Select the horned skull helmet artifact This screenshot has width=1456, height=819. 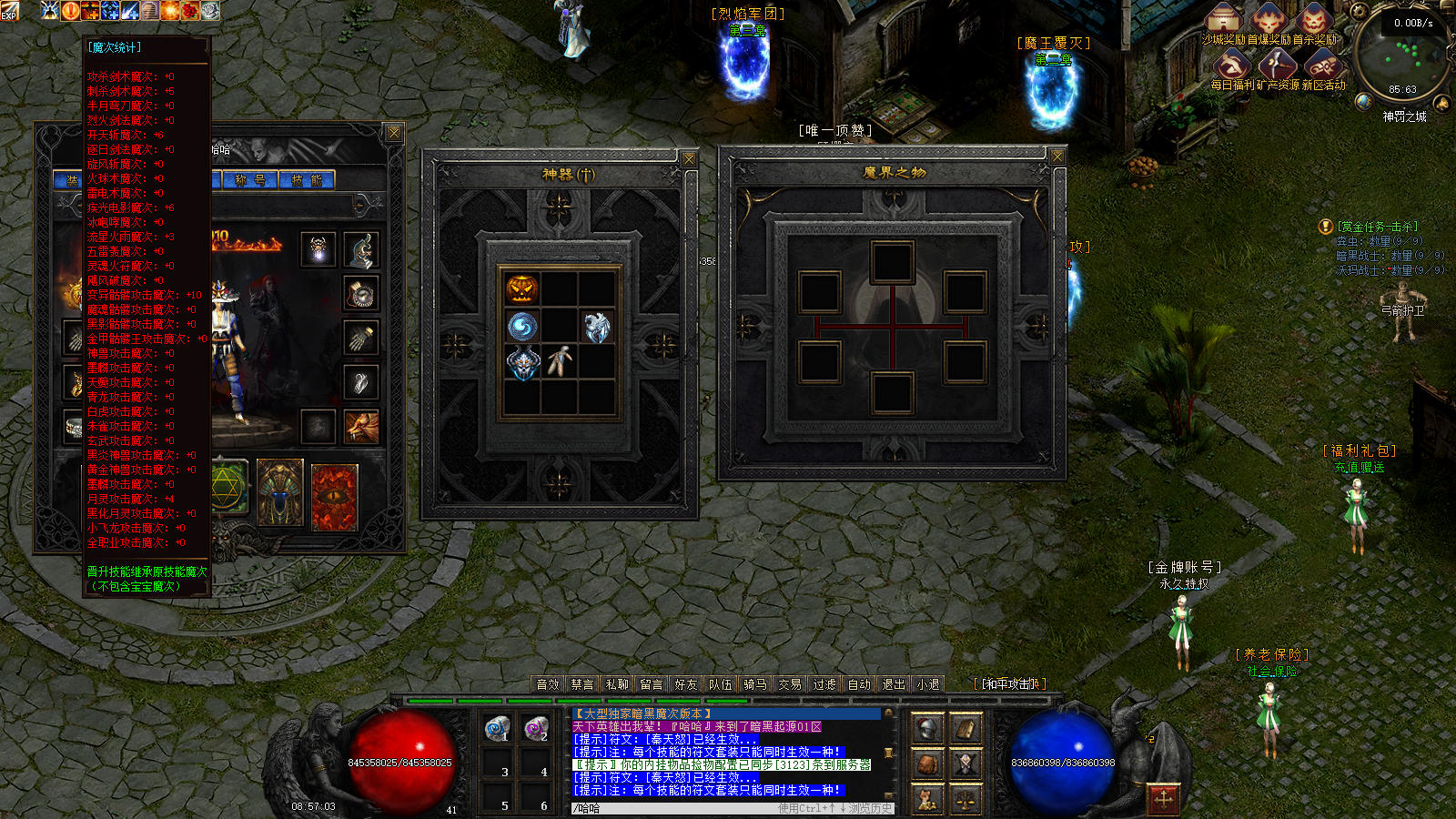click(x=522, y=363)
